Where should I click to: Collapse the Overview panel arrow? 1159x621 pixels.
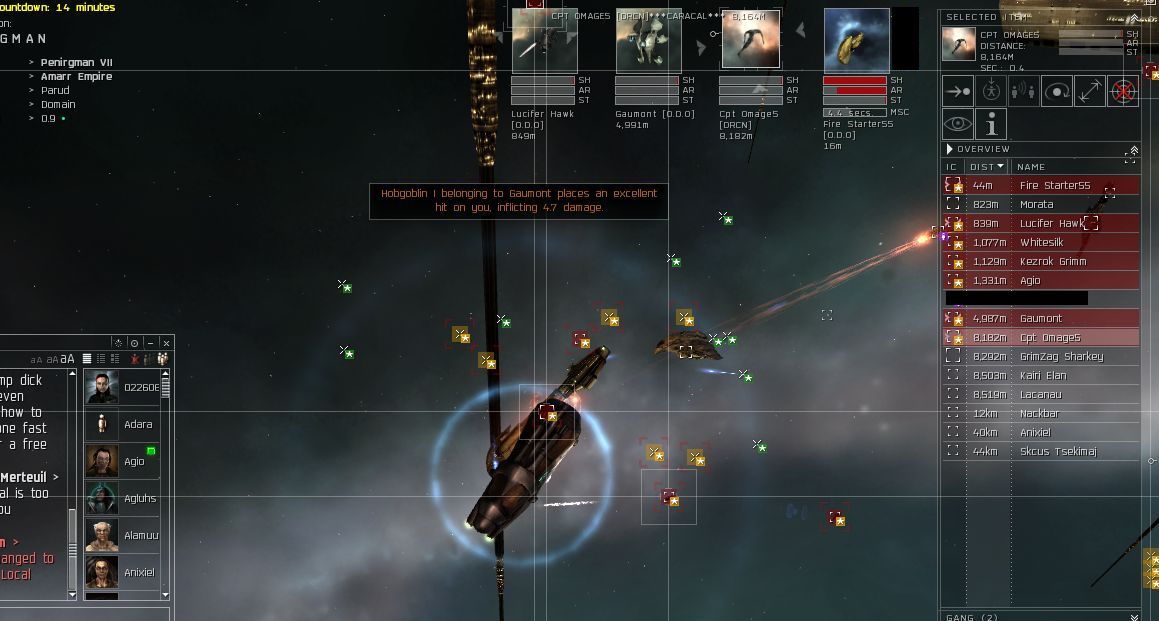[950, 149]
